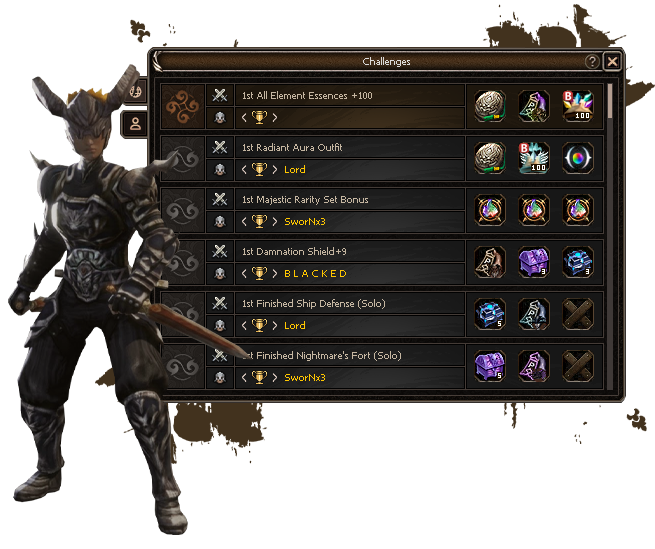Click the stone coin reward in All Element Essences row
The image size is (655, 549).
(x=489, y=107)
